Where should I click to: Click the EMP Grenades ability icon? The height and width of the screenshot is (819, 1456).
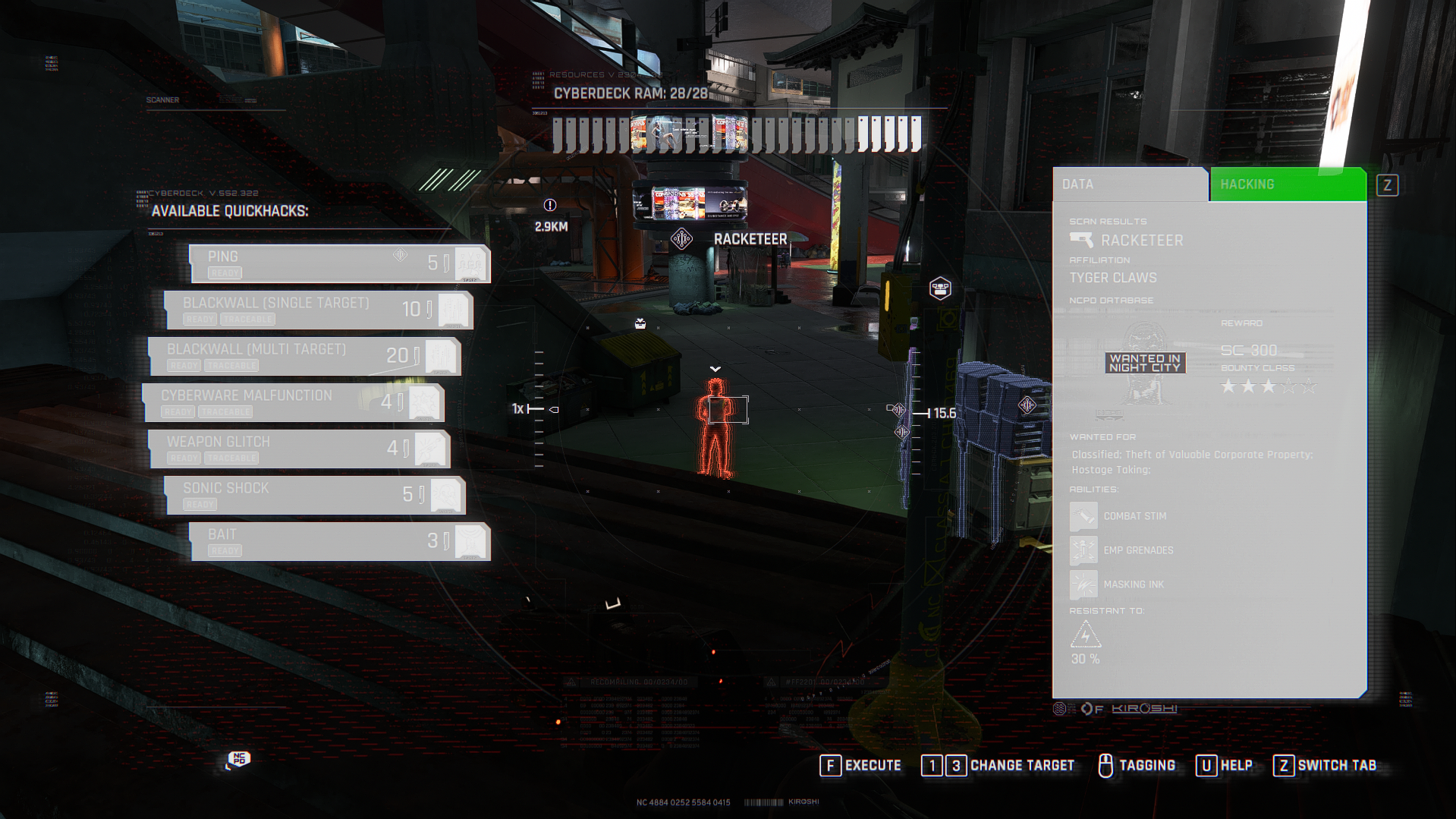(x=1083, y=550)
